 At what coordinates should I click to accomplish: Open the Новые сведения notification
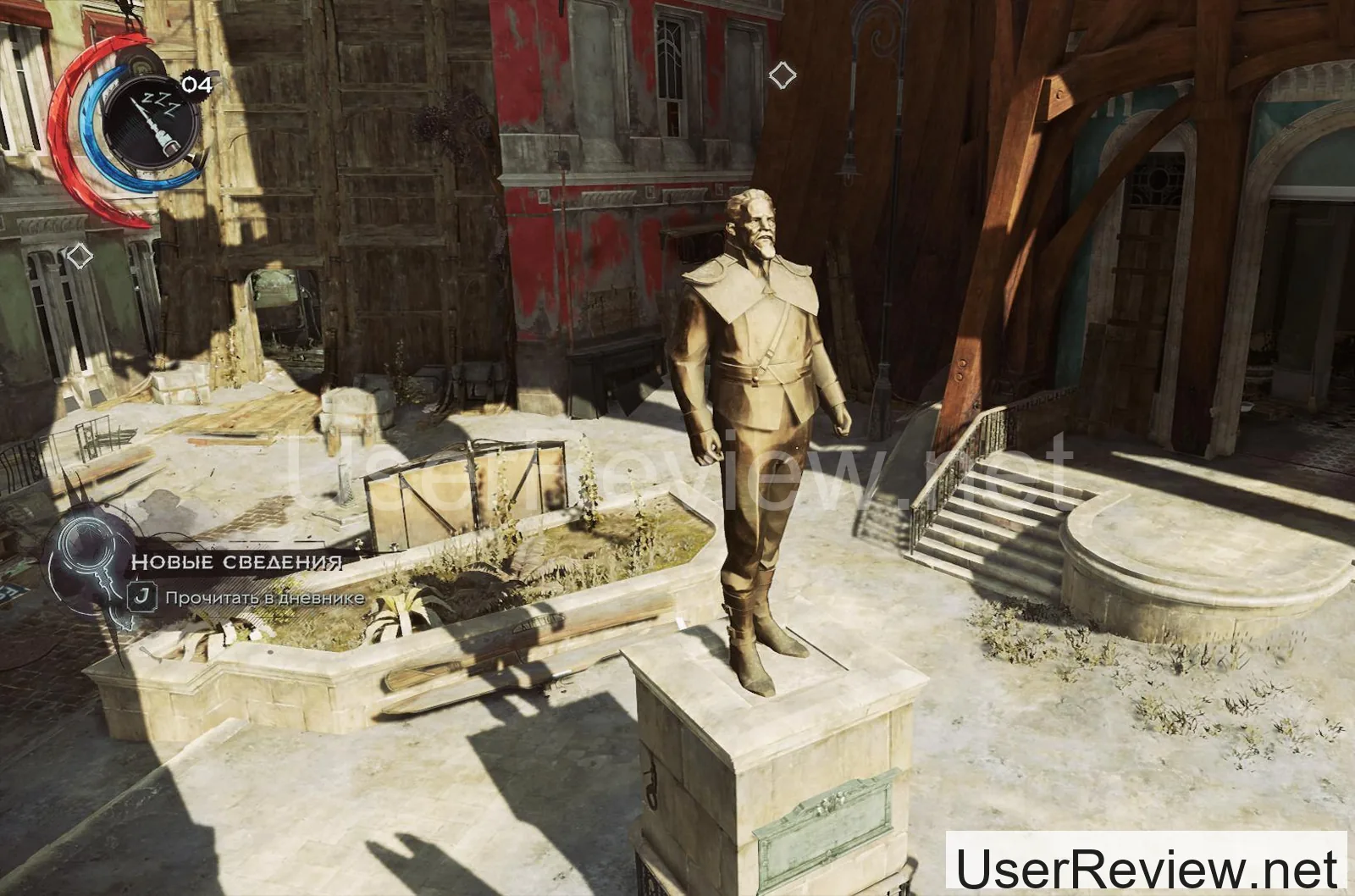236,562
